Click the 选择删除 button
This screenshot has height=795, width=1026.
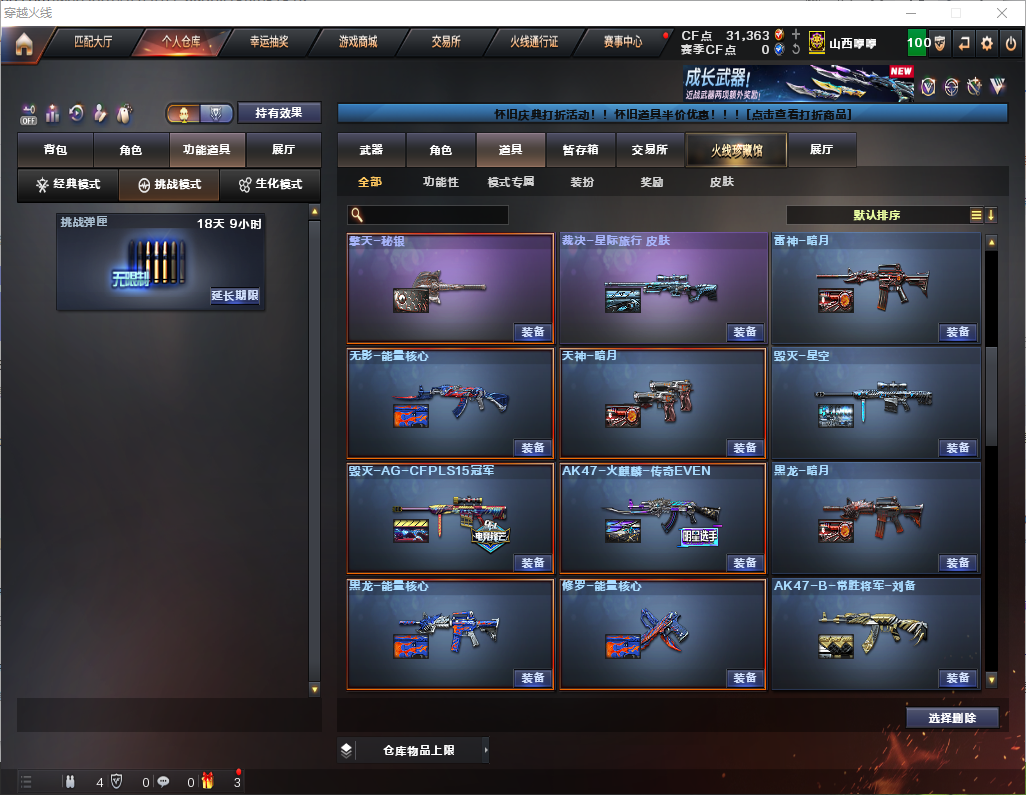point(952,718)
